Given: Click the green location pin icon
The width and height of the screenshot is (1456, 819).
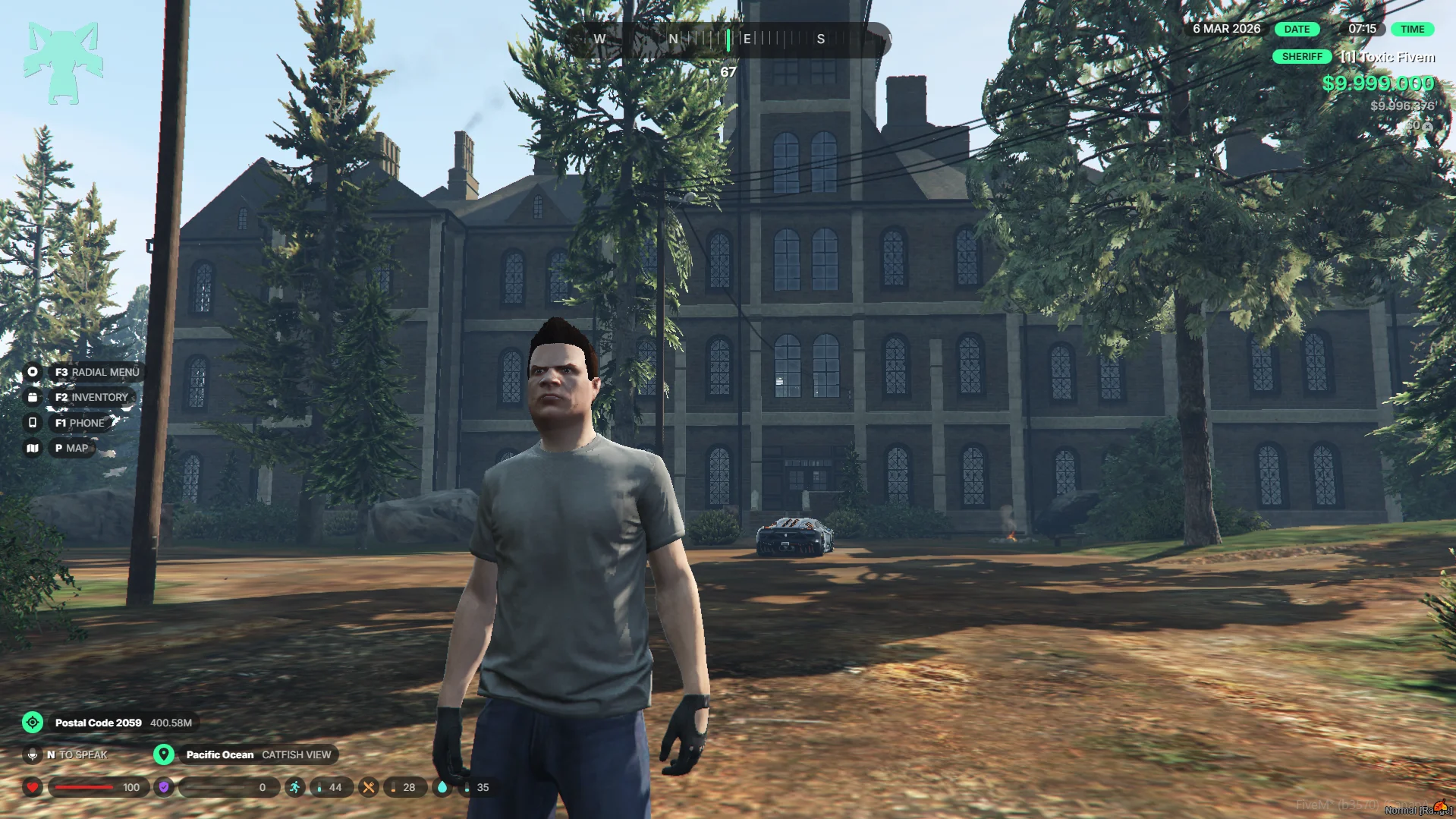Looking at the screenshot, I should click(164, 754).
